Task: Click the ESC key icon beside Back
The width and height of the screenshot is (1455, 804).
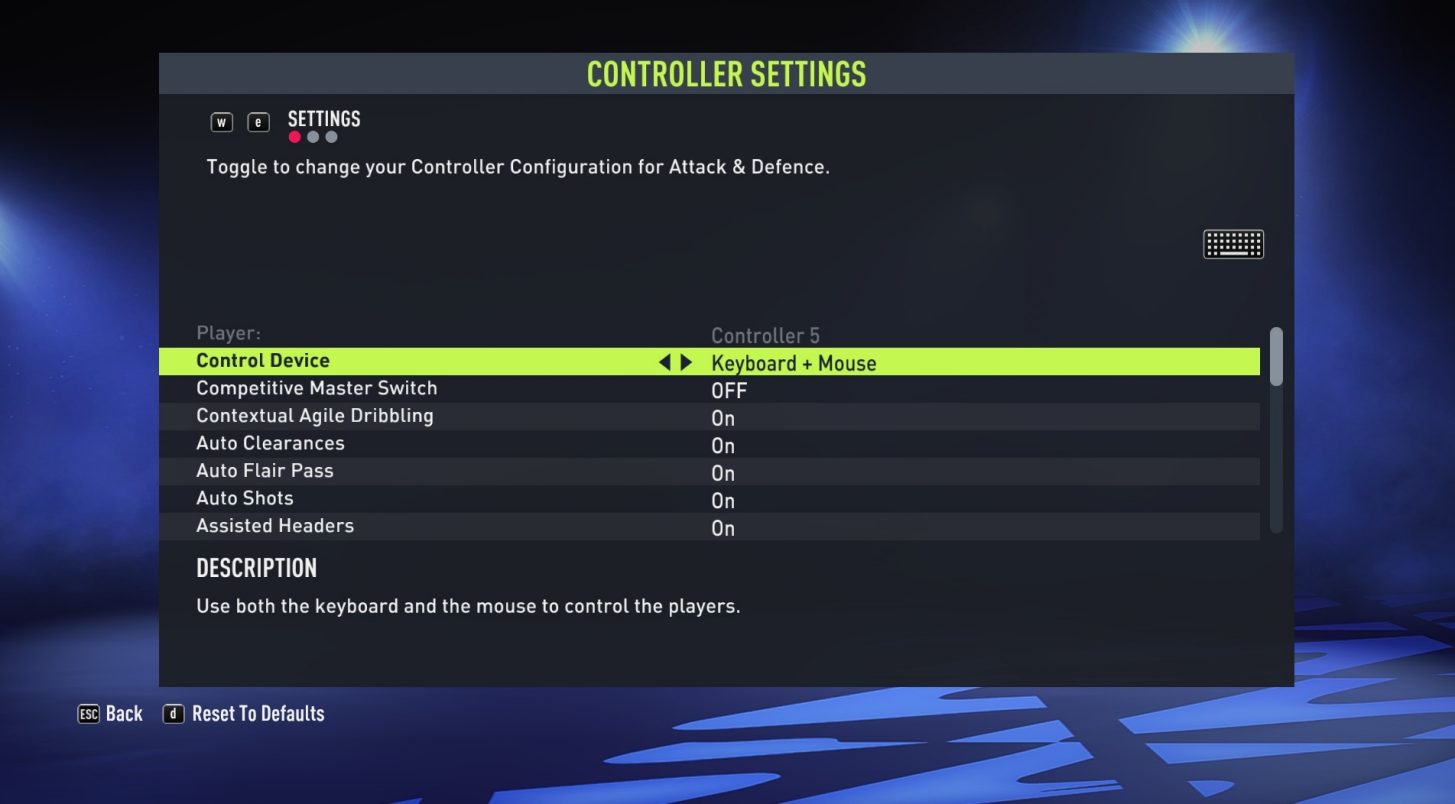Action: click(89, 713)
